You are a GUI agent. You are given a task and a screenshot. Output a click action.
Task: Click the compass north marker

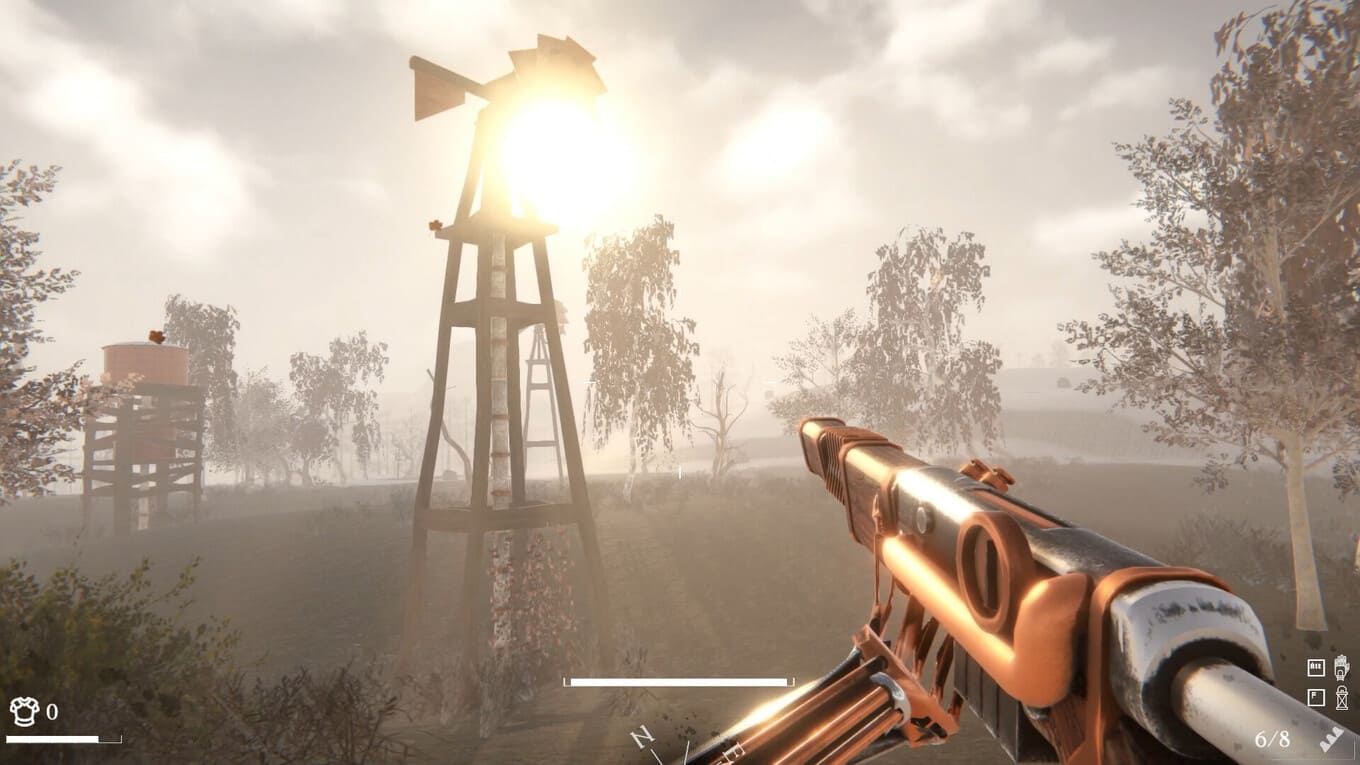point(643,738)
